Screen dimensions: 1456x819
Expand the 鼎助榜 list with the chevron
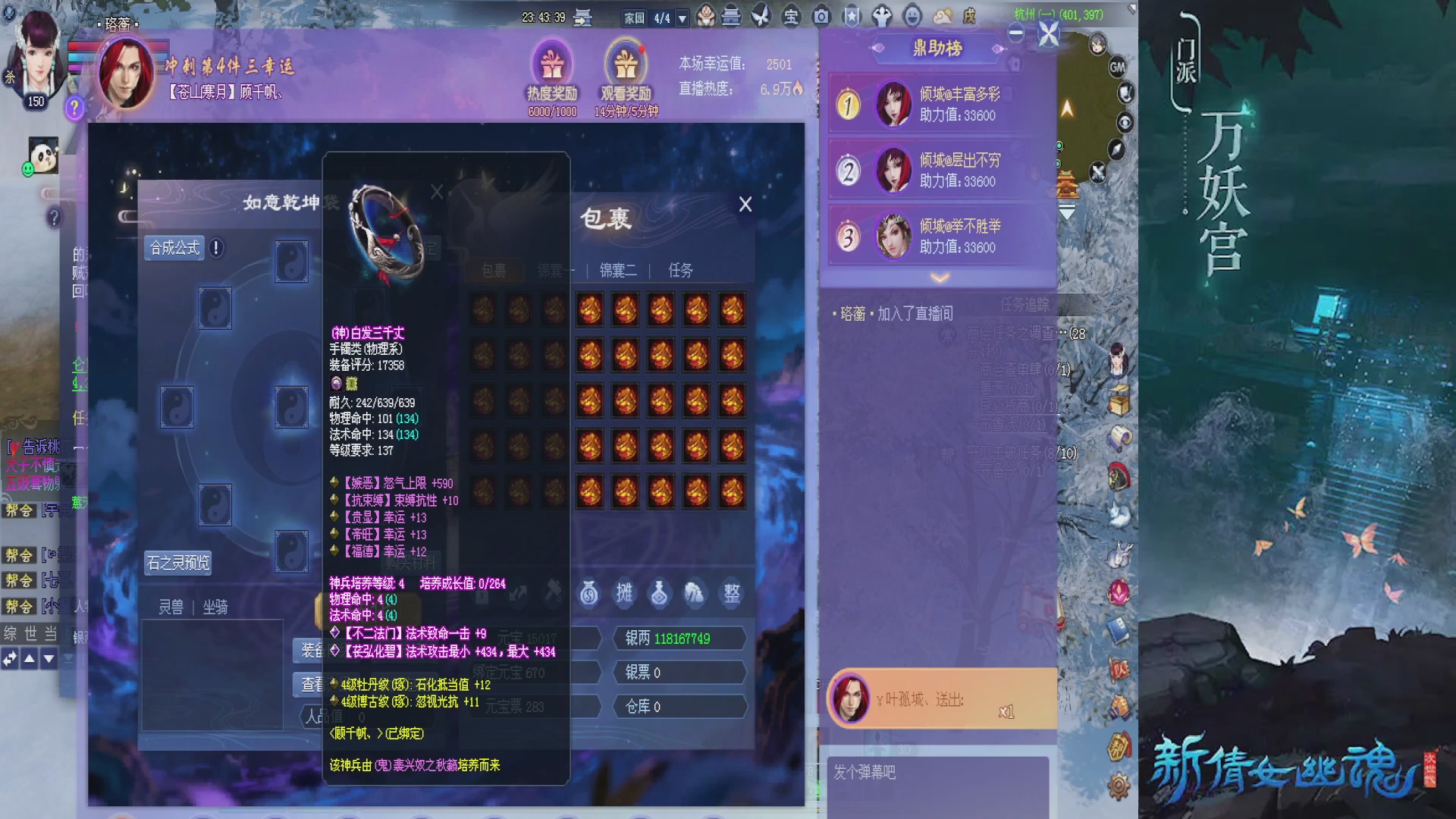(940, 278)
